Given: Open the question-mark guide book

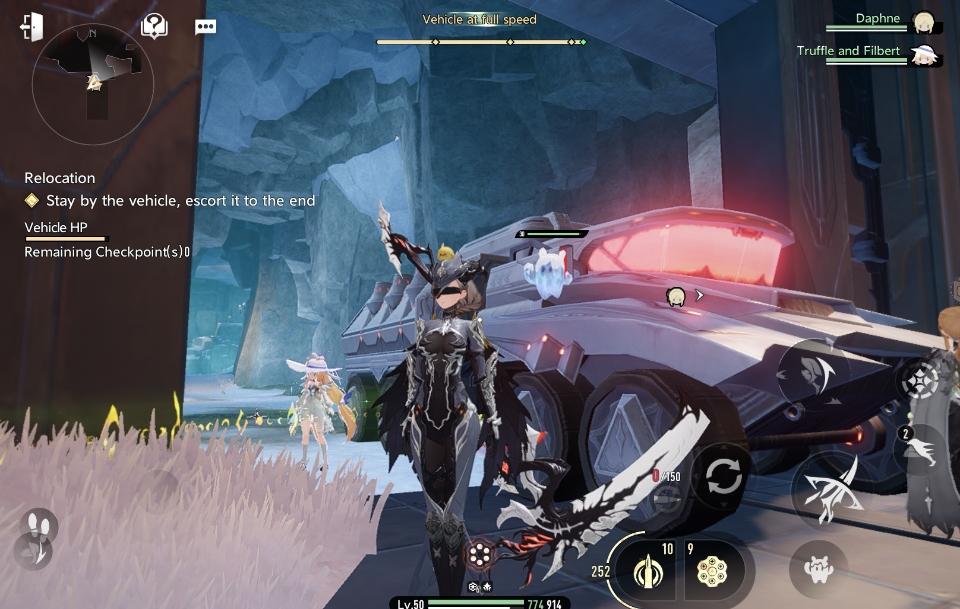Looking at the screenshot, I should 154,26.
